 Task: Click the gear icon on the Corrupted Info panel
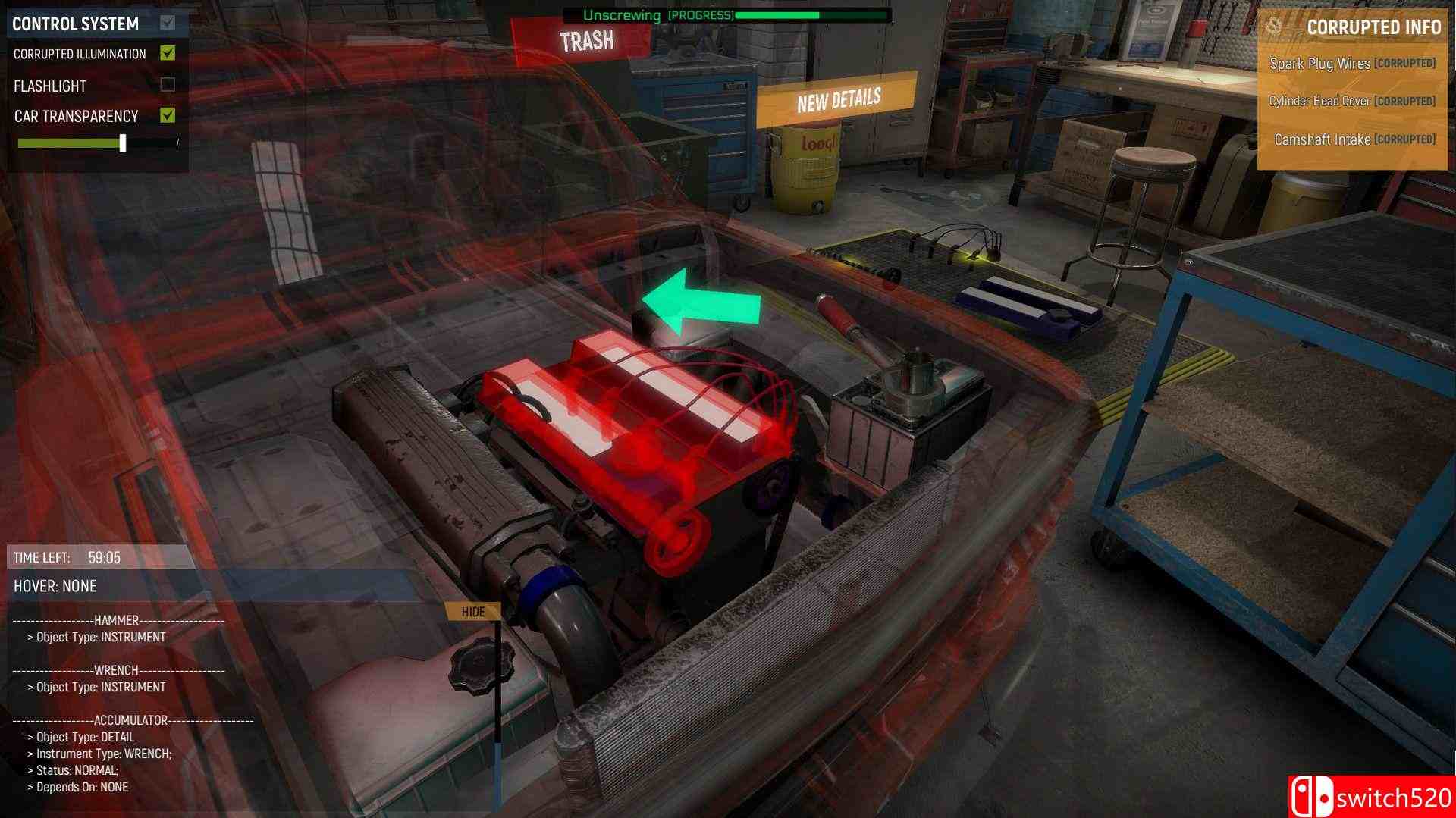(x=1276, y=26)
